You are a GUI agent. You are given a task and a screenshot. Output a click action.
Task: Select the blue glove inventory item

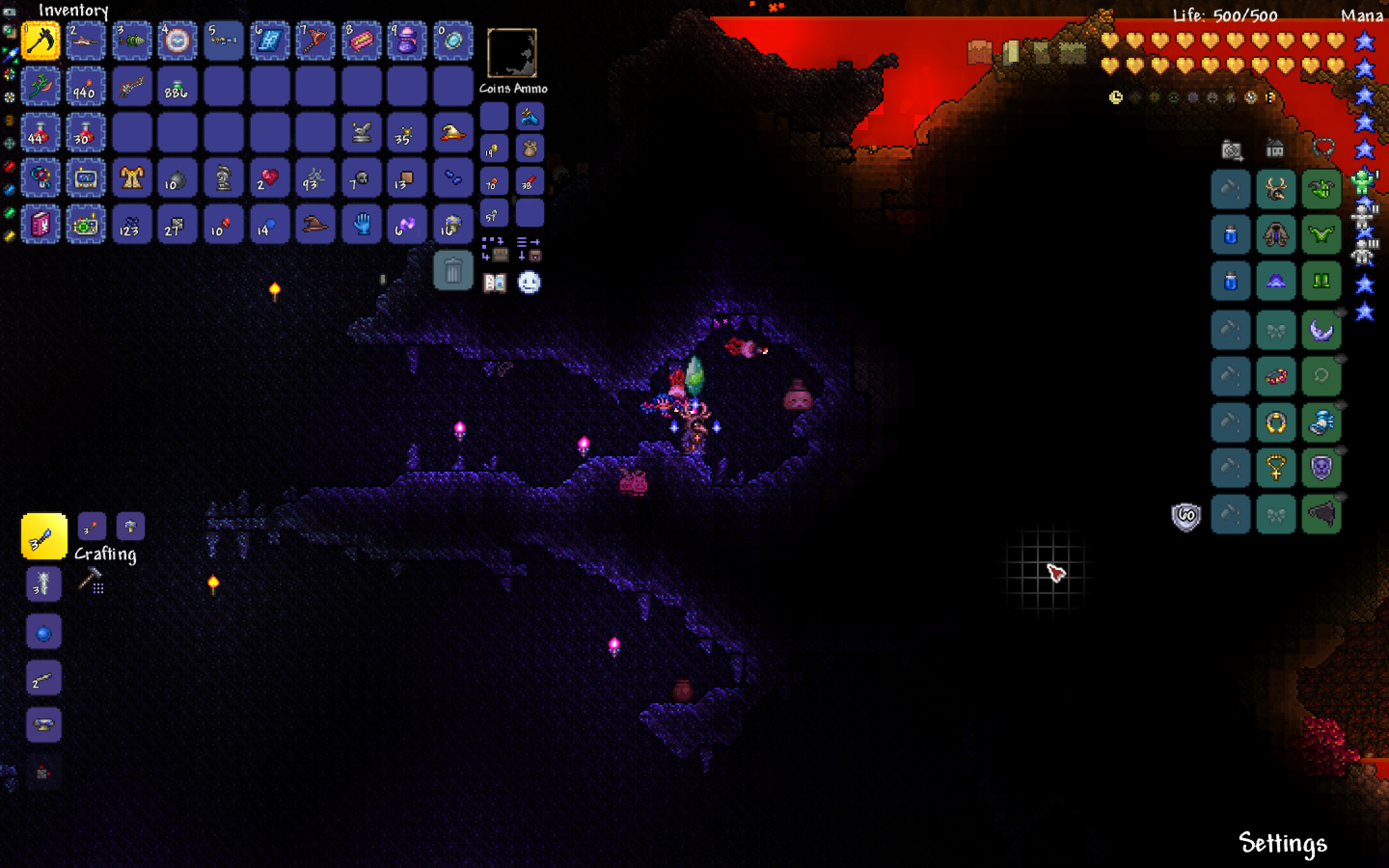click(x=361, y=224)
